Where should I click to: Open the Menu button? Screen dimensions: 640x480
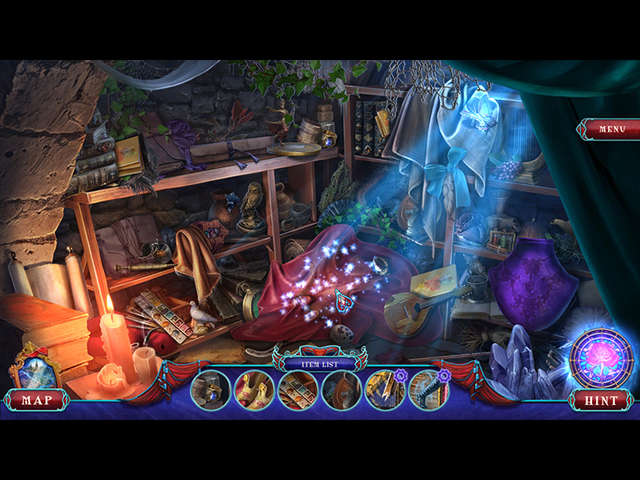pyautogui.click(x=606, y=129)
